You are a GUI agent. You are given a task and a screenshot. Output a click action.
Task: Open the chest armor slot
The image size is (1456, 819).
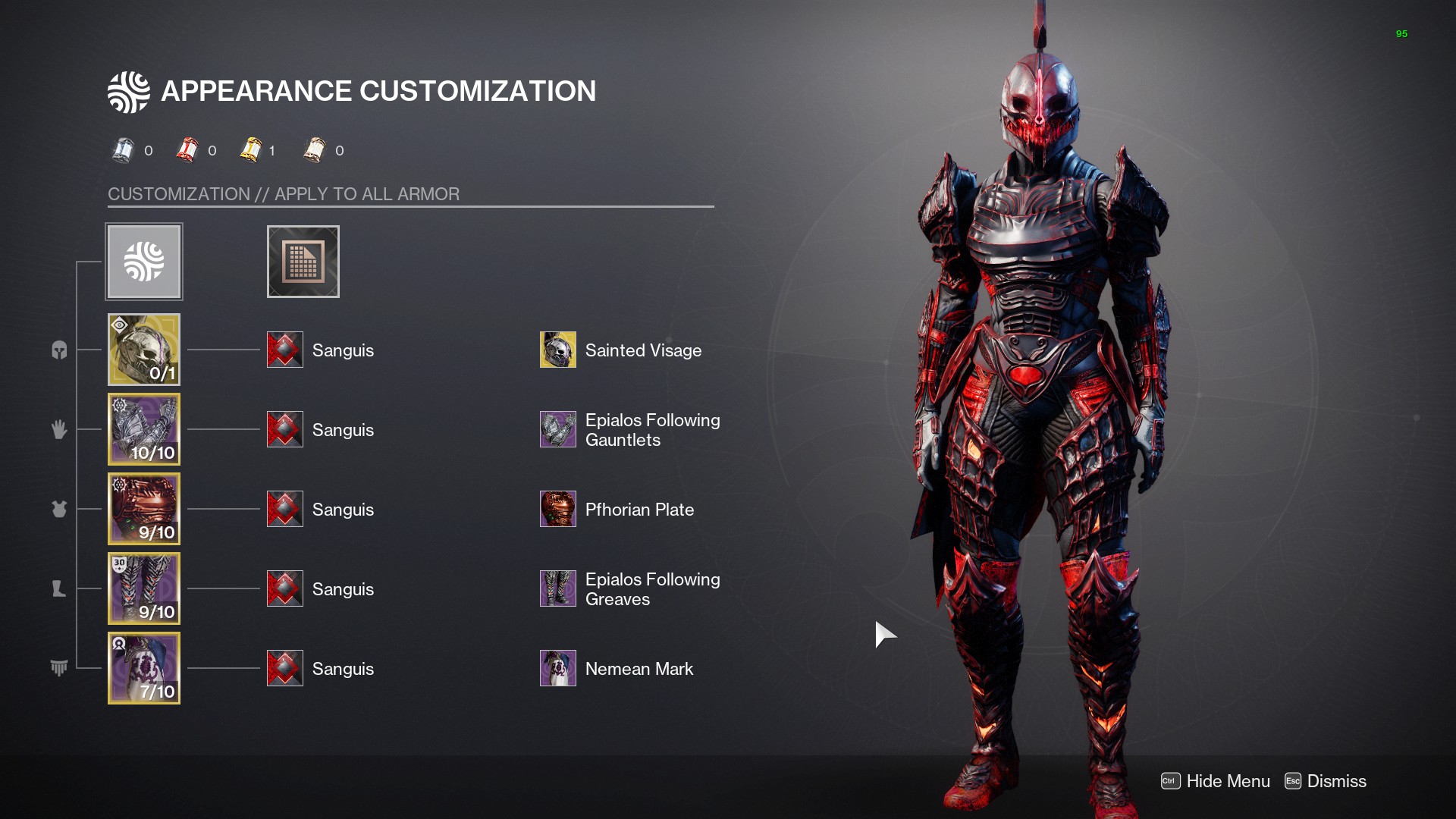coord(144,509)
